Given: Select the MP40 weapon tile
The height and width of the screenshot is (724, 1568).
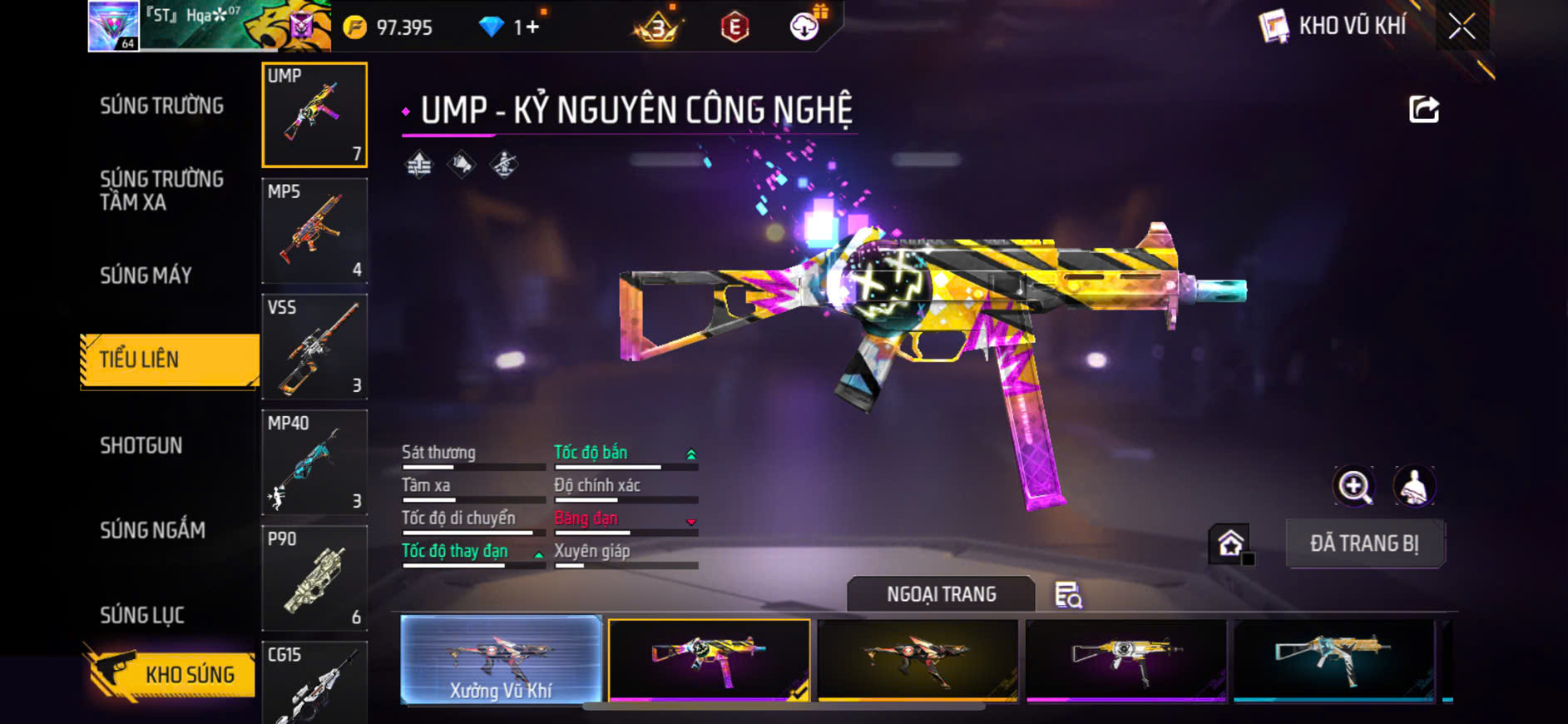Looking at the screenshot, I should [x=314, y=463].
